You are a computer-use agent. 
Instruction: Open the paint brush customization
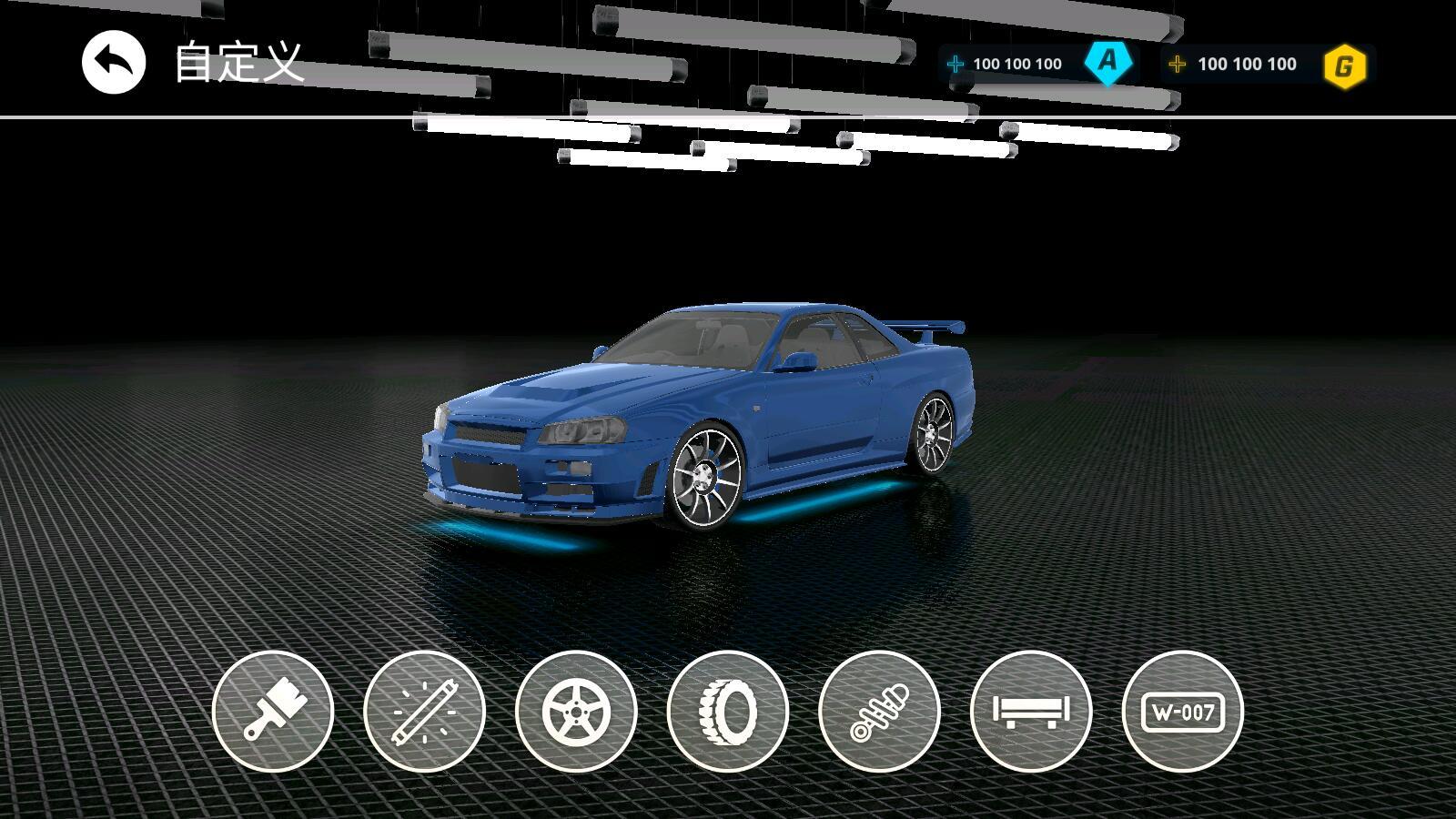(x=273, y=711)
